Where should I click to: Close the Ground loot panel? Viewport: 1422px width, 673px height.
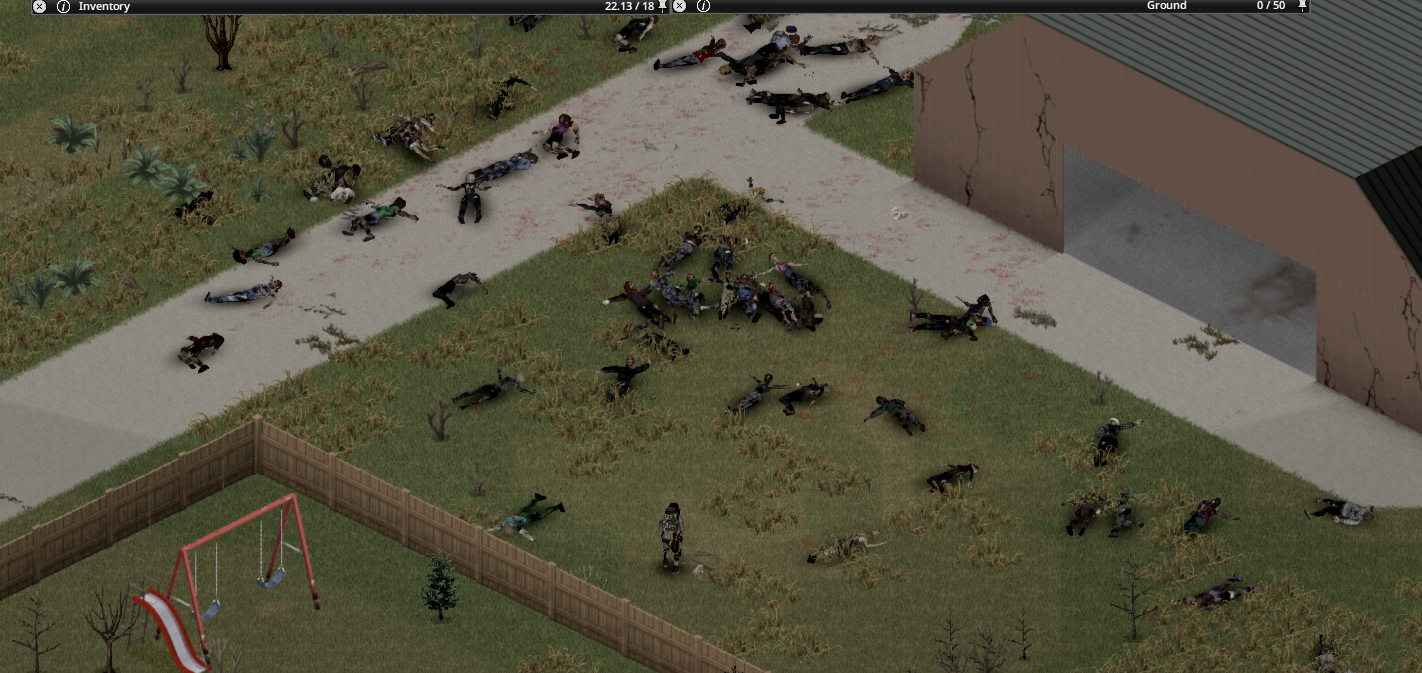680,6
